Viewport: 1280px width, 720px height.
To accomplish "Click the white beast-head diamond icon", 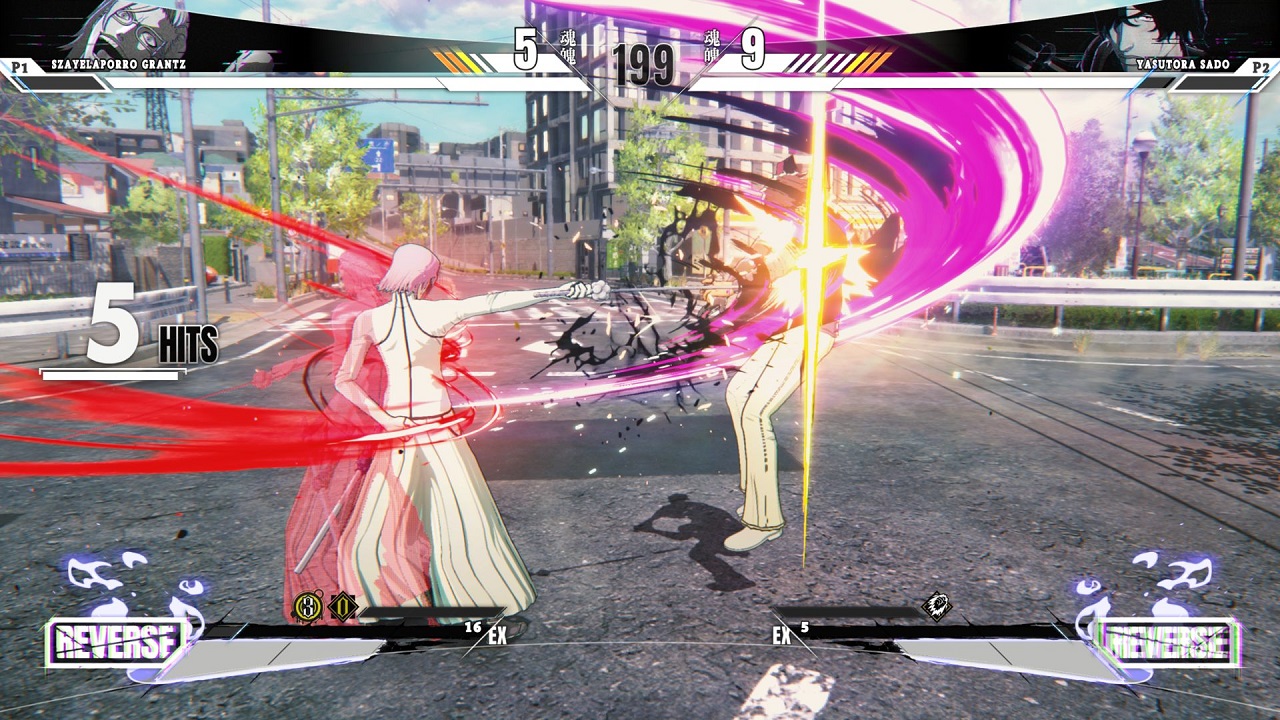I will click(x=936, y=605).
